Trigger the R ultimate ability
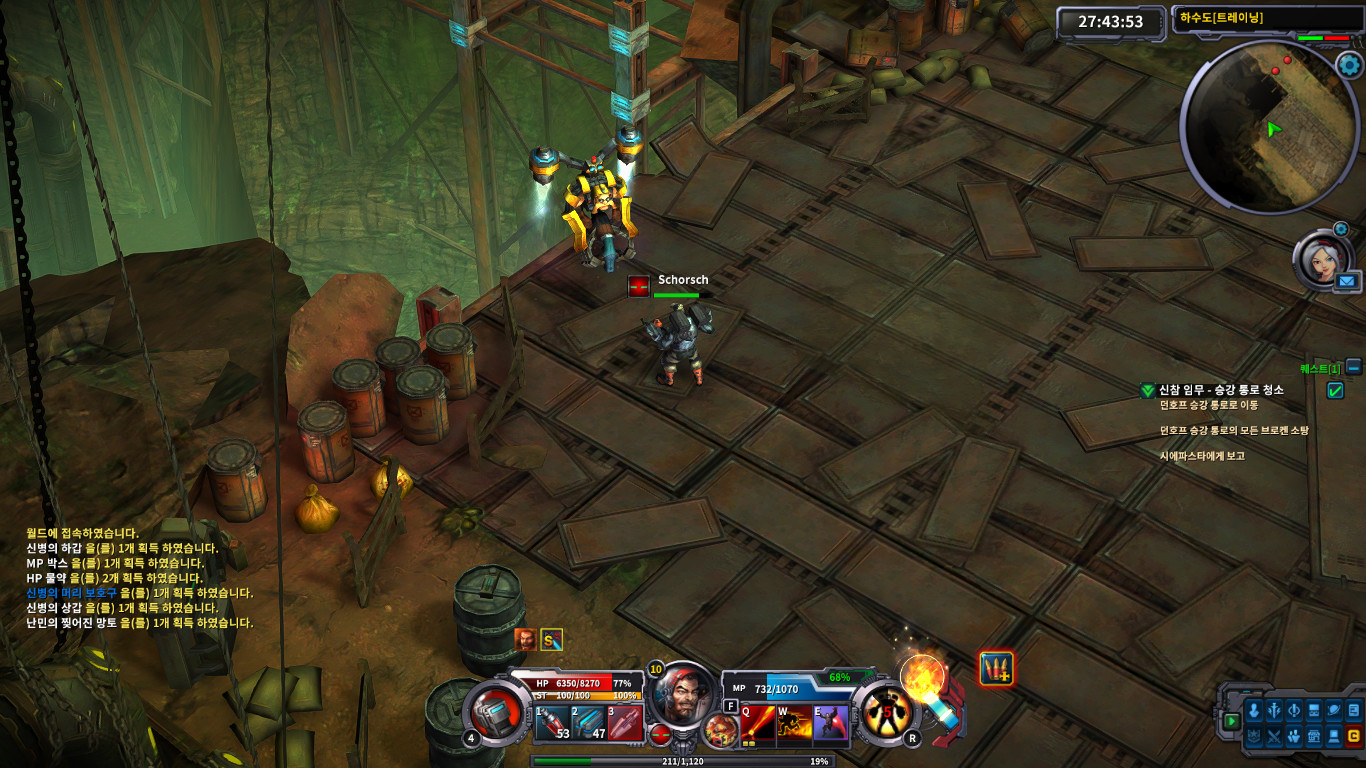This screenshot has height=768, width=1366. [887, 714]
